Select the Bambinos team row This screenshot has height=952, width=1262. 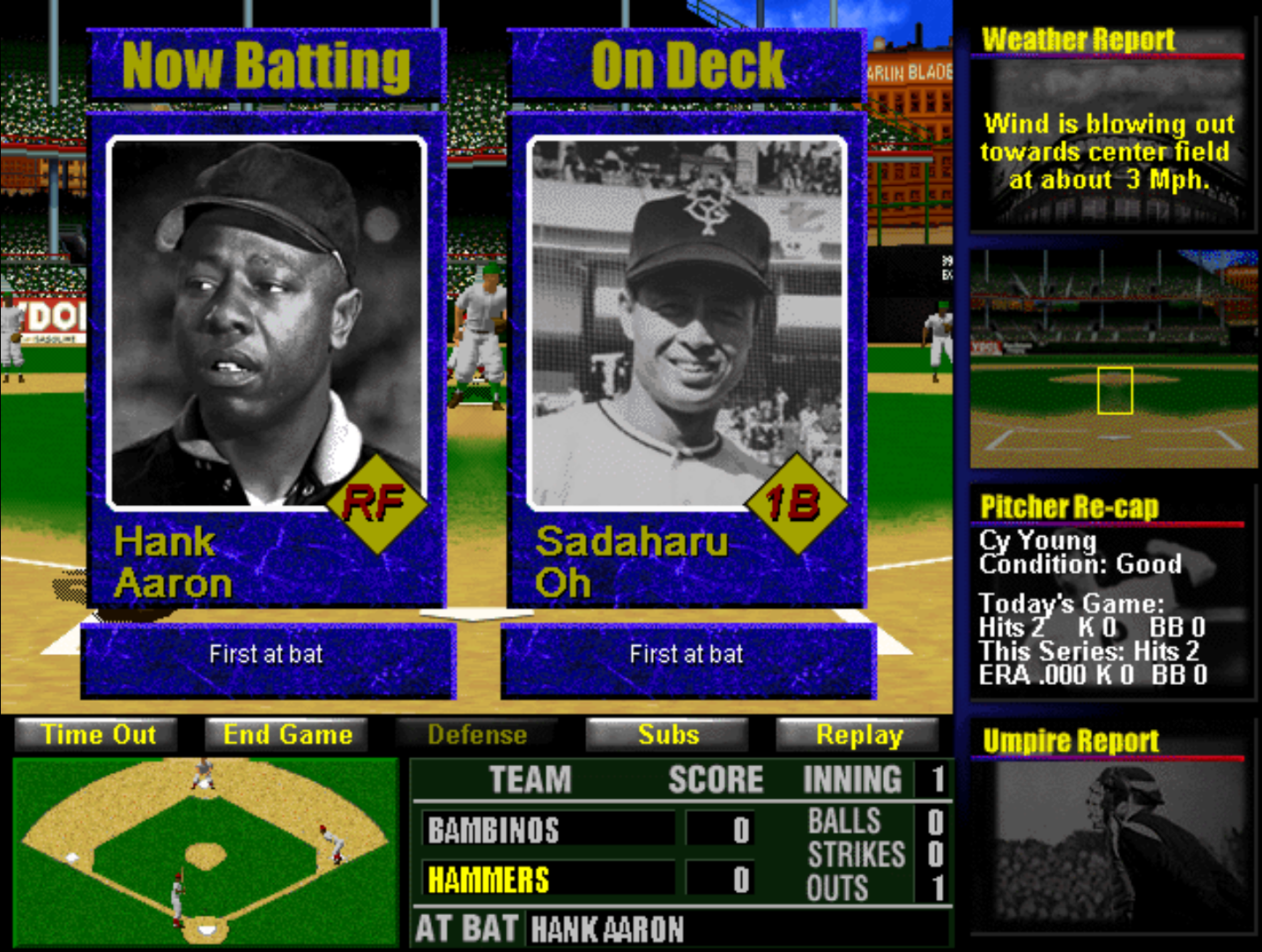click(x=548, y=829)
